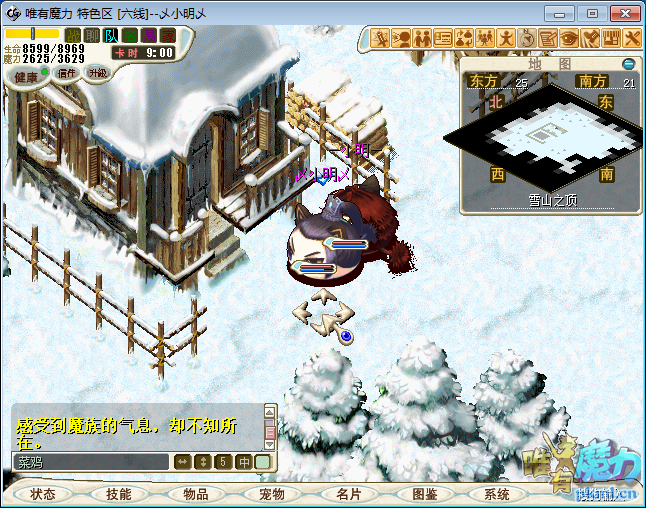Open the 信件 mail button
Image resolution: width=646 pixels, height=508 pixels.
pyautogui.click(x=67, y=73)
